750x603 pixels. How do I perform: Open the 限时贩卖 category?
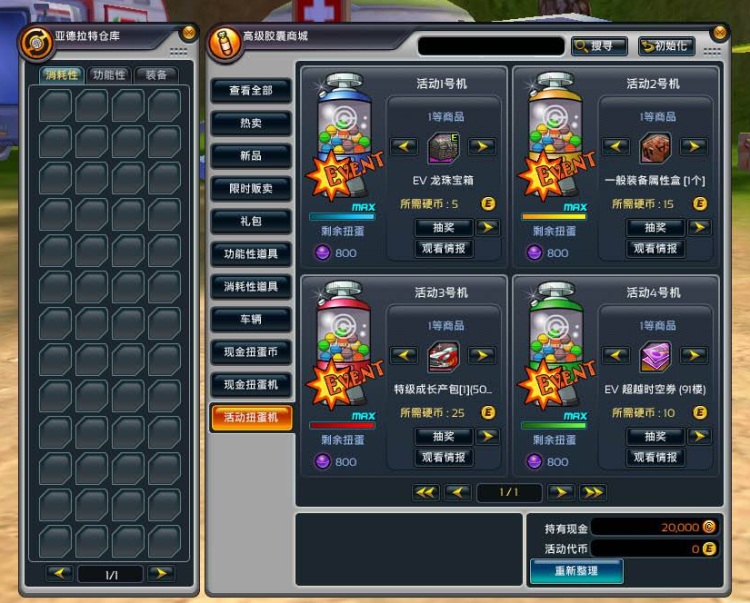click(x=251, y=188)
